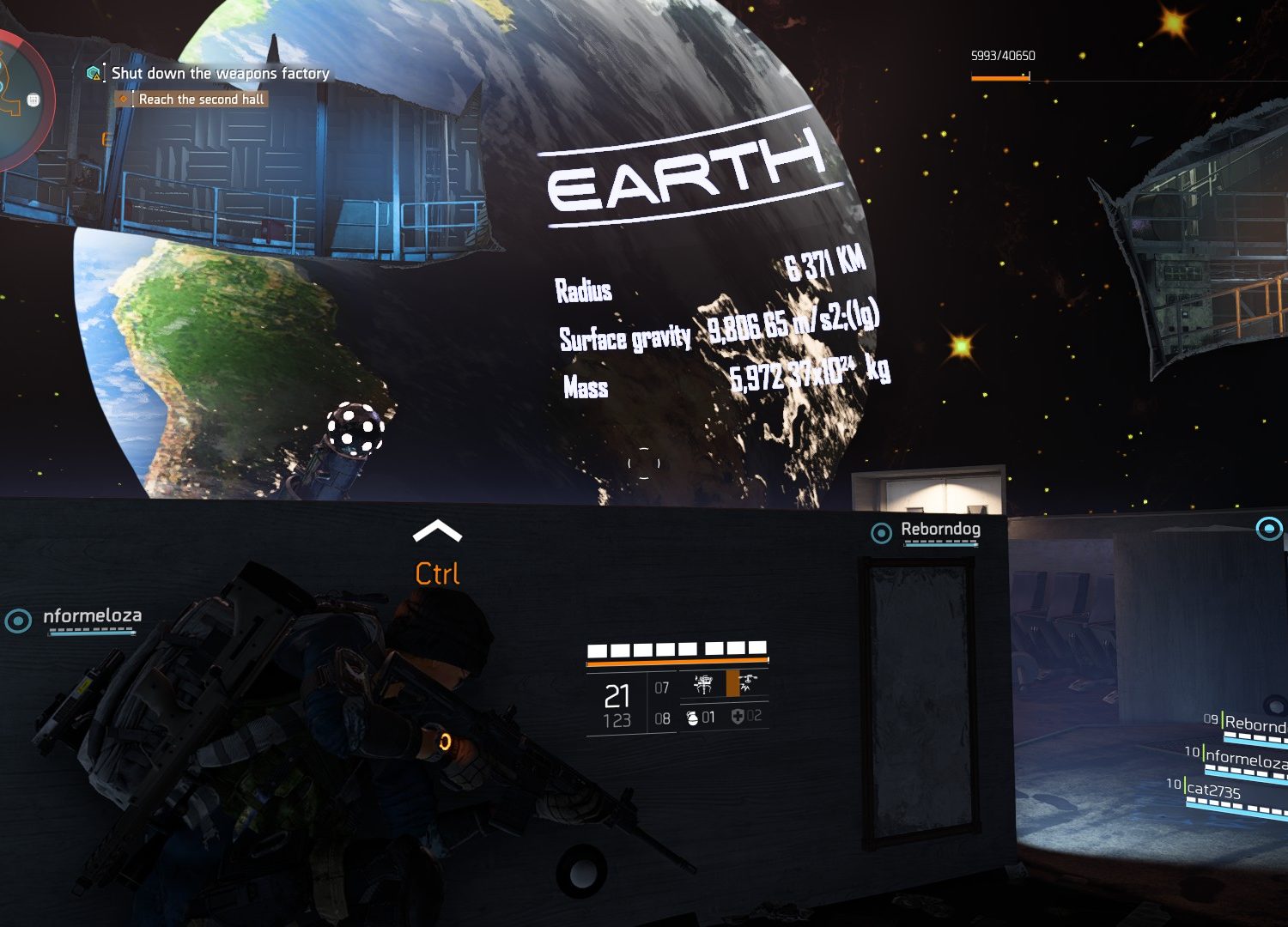
Task: Select the grenade icon
Action: 692,718
